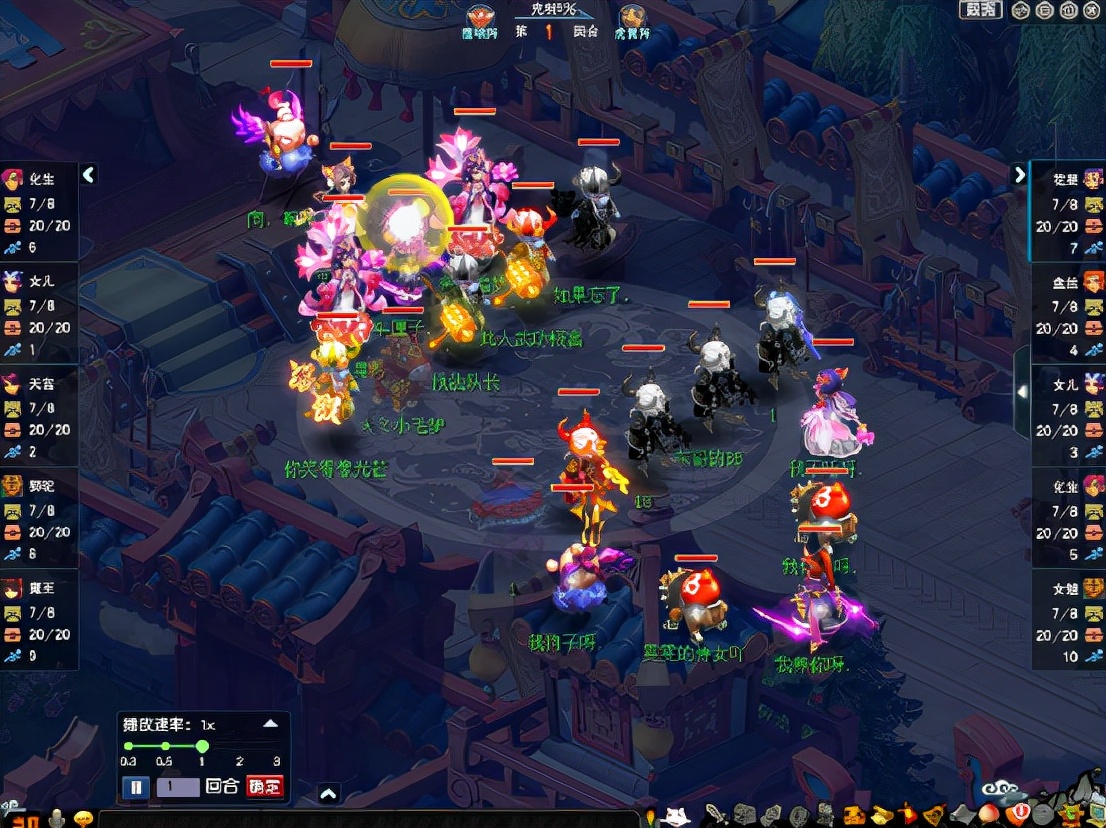
Task: Open the emoji speech-bubble icon in the chat bar
Action: point(84,818)
